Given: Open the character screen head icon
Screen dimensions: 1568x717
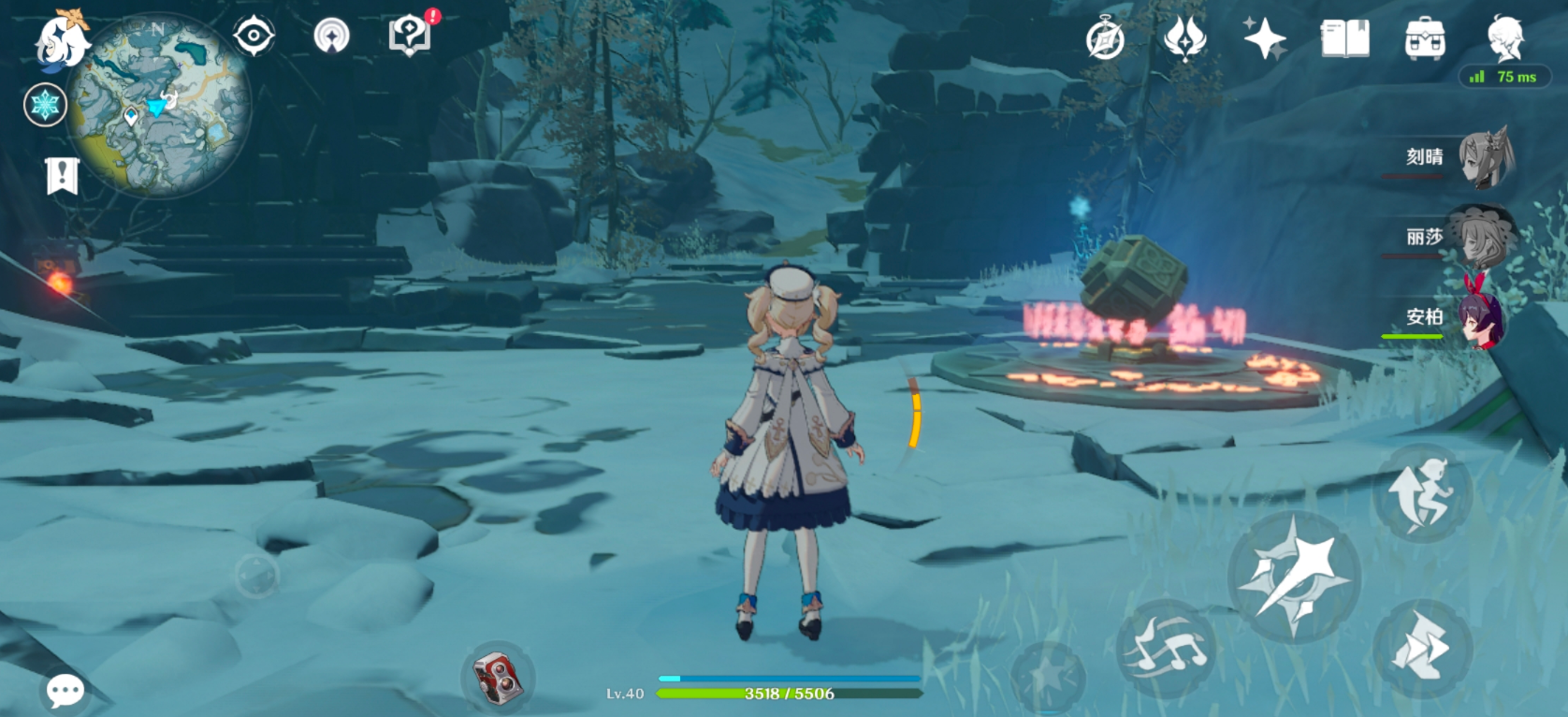Looking at the screenshot, I should click(x=1505, y=39).
